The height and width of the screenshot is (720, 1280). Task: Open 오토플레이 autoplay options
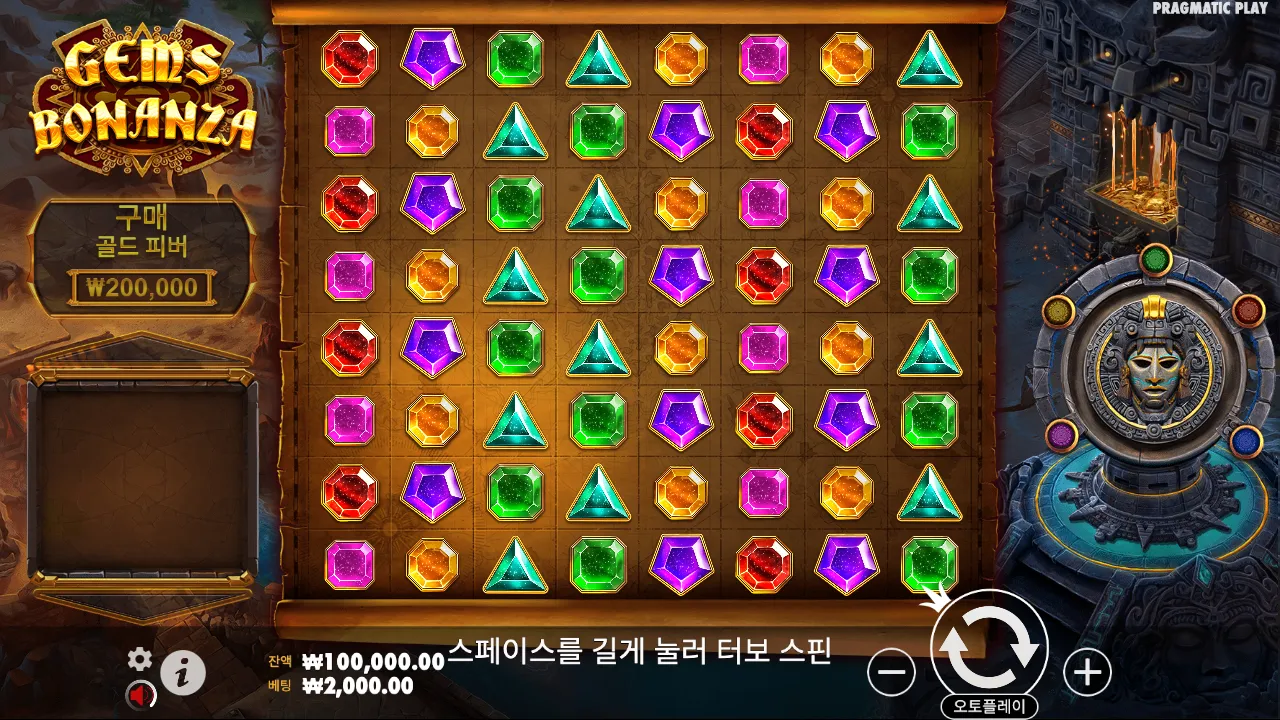[x=992, y=703]
